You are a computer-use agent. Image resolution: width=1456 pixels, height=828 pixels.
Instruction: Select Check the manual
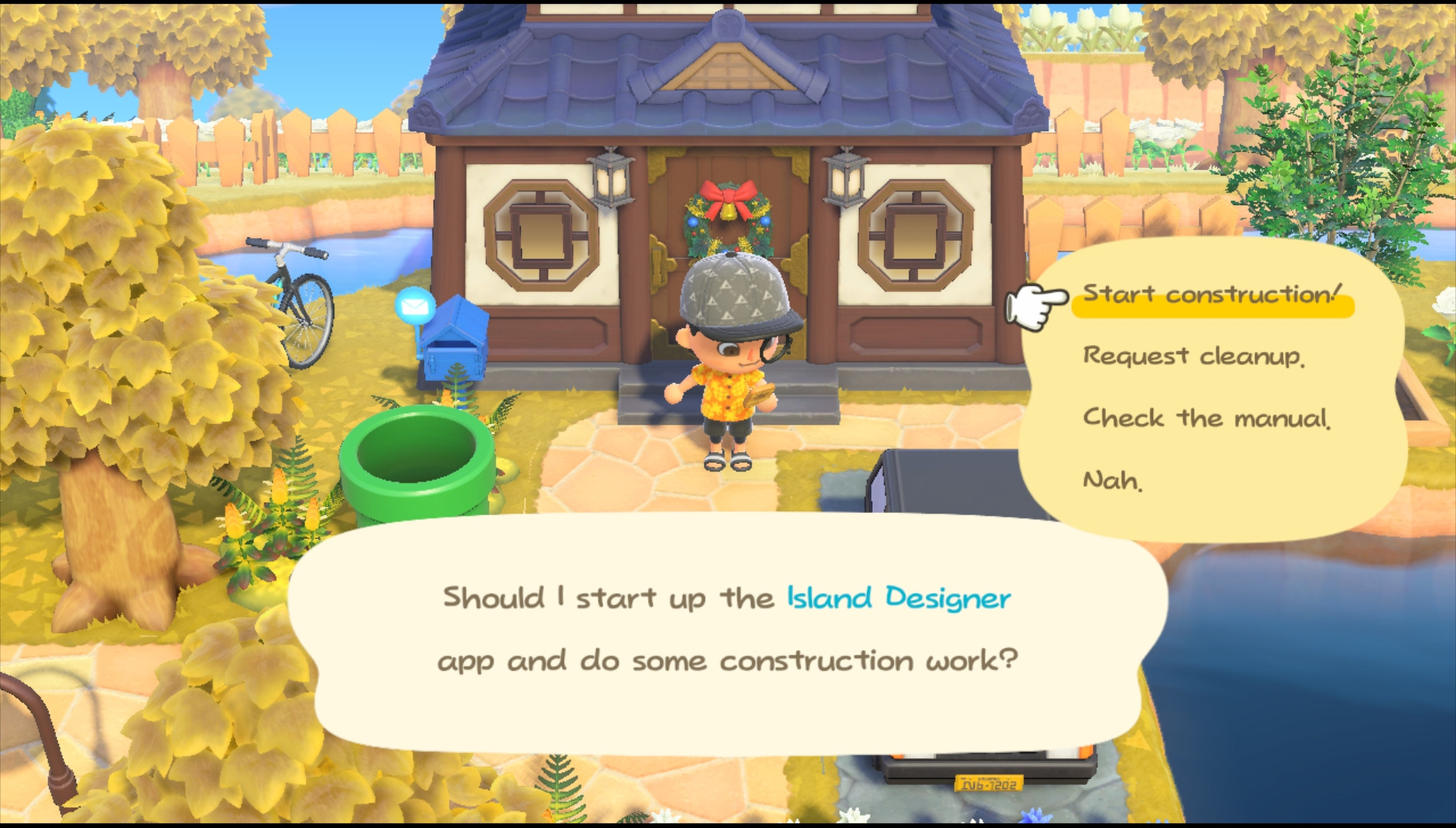(x=1208, y=418)
